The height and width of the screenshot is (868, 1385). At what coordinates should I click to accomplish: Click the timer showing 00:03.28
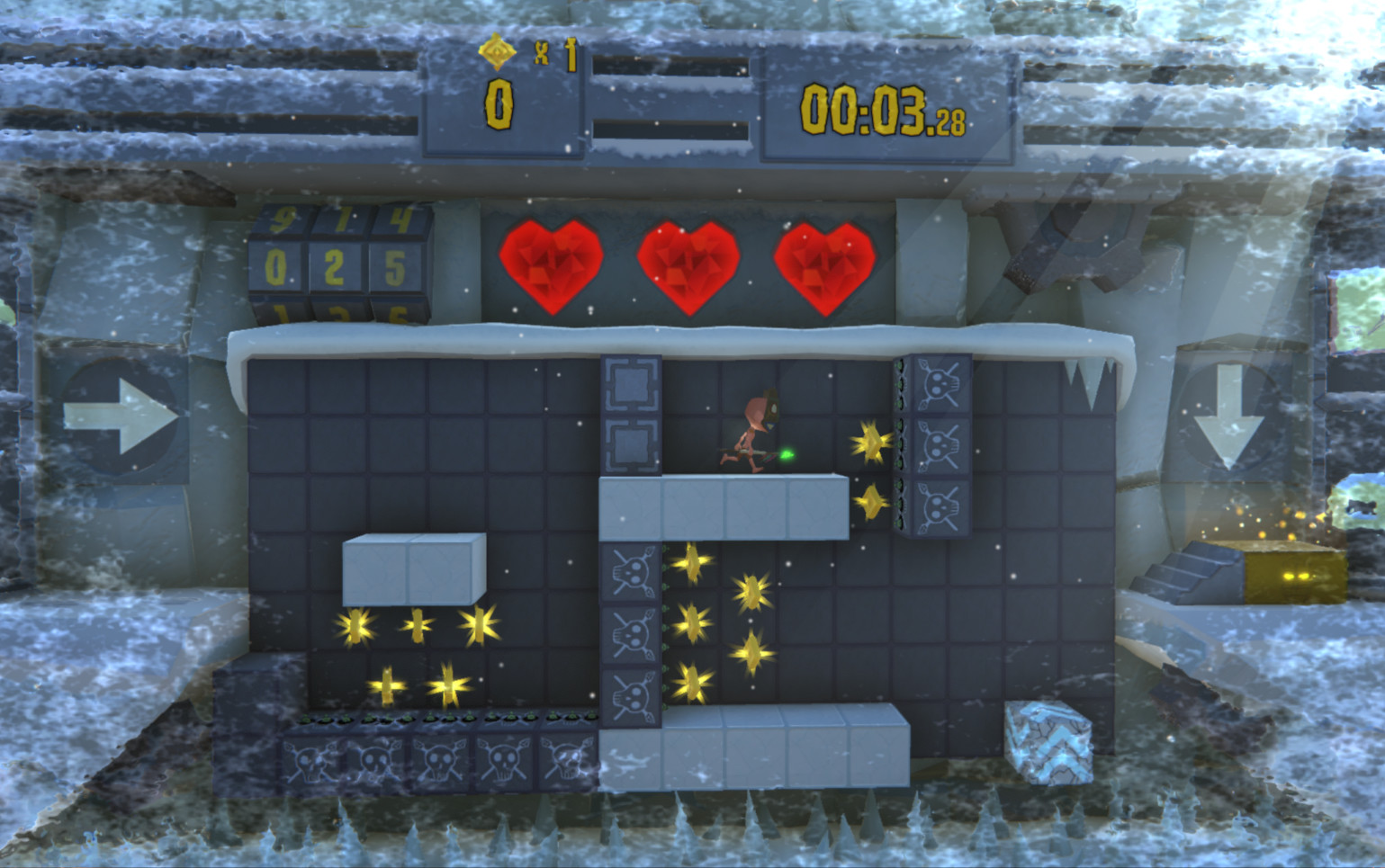882,110
